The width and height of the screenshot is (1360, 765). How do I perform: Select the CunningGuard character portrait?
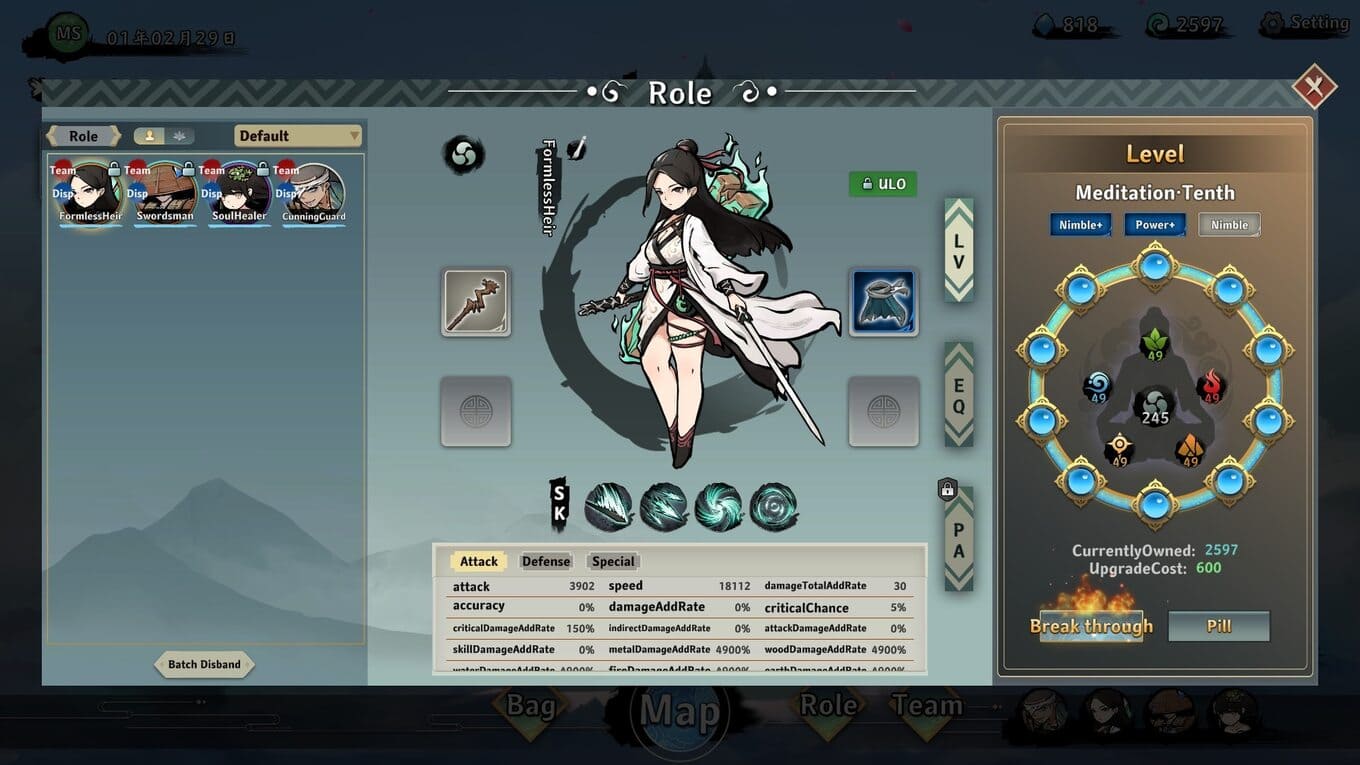pyautogui.click(x=313, y=194)
